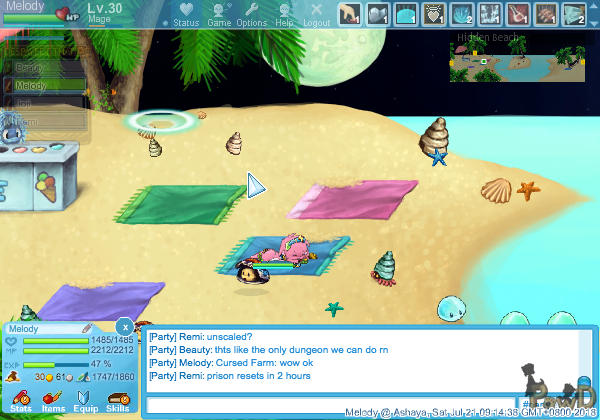The height and width of the screenshot is (420, 600).
Task: Use the first hotbar skill slot
Action: point(348,14)
